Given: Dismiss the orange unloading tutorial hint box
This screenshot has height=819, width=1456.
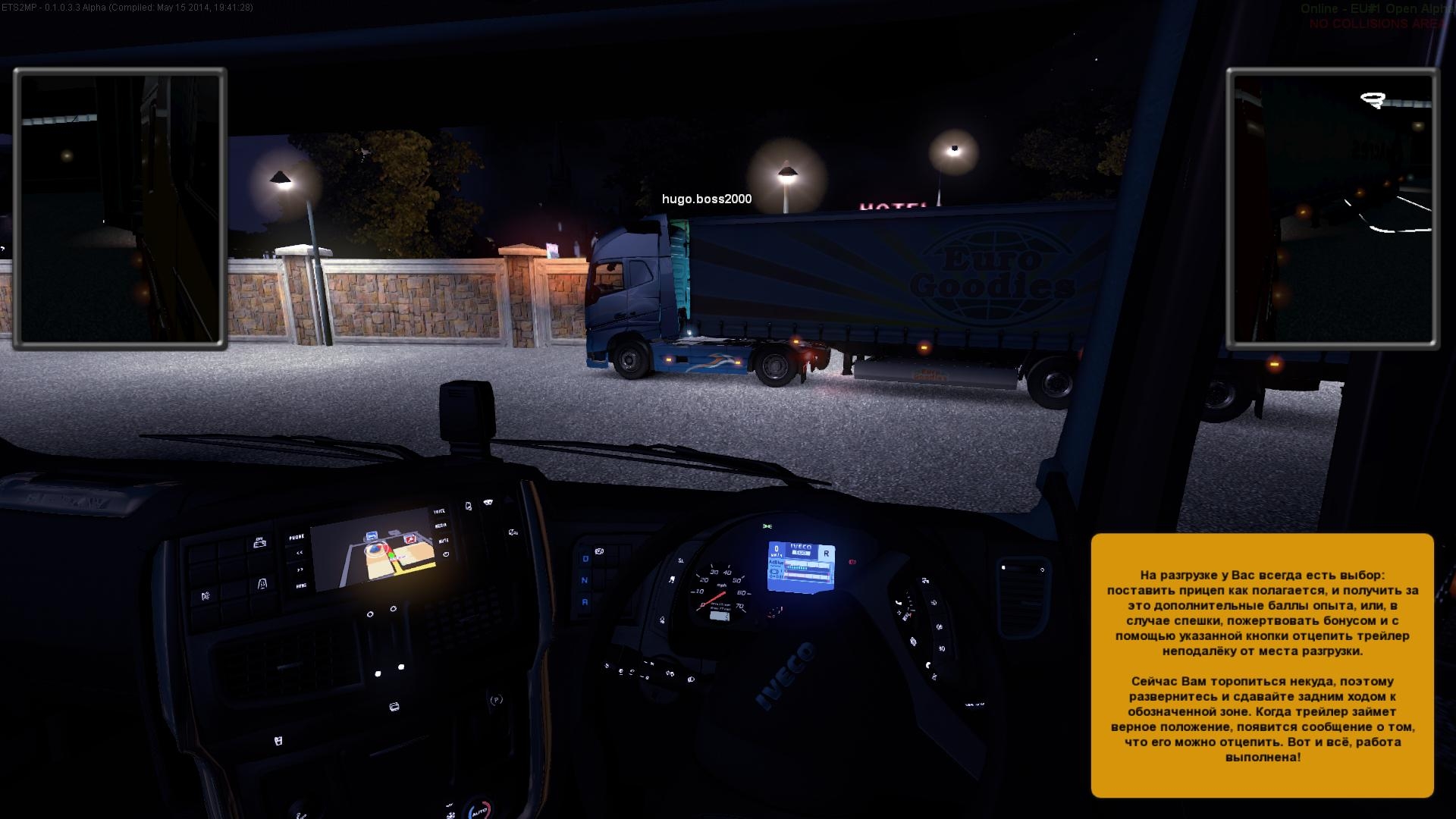Looking at the screenshot, I should [x=1262, y=665].
